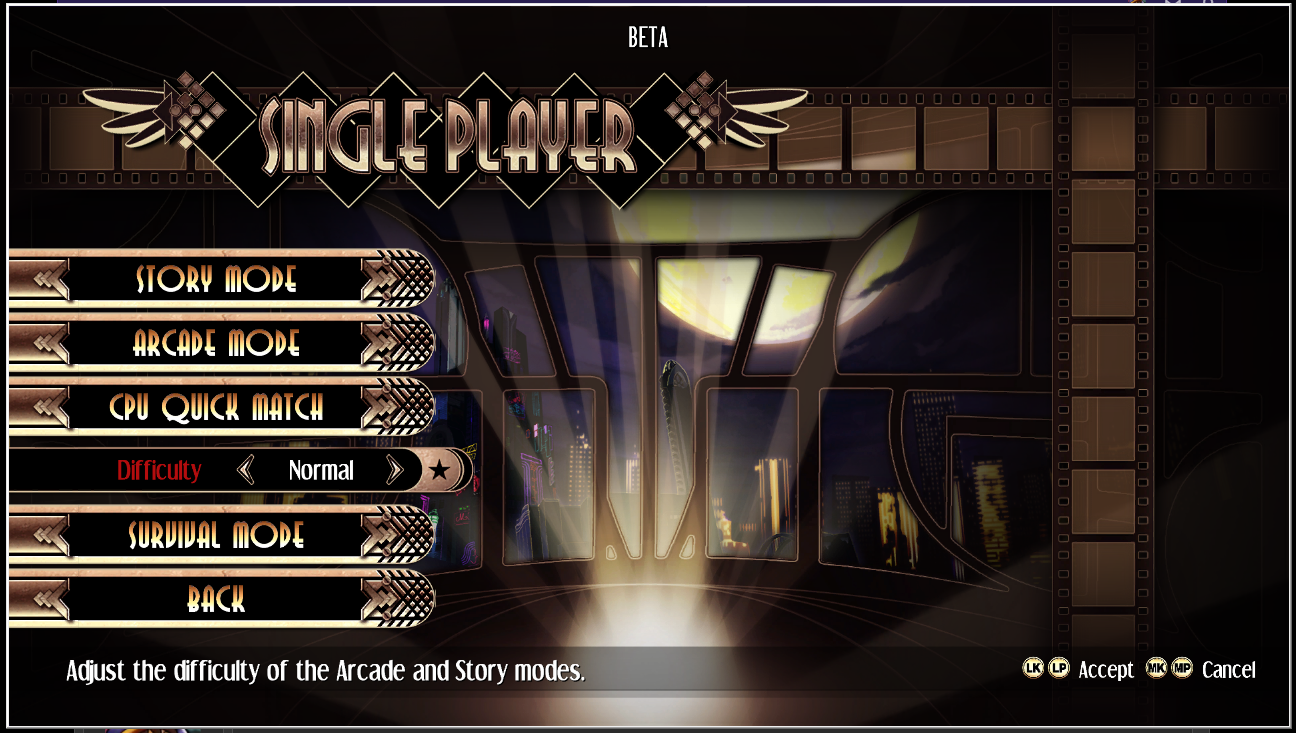1296x733 pixels.
Task: Increase difficulty with the right arrow
Action: click(x=394, y=470)
